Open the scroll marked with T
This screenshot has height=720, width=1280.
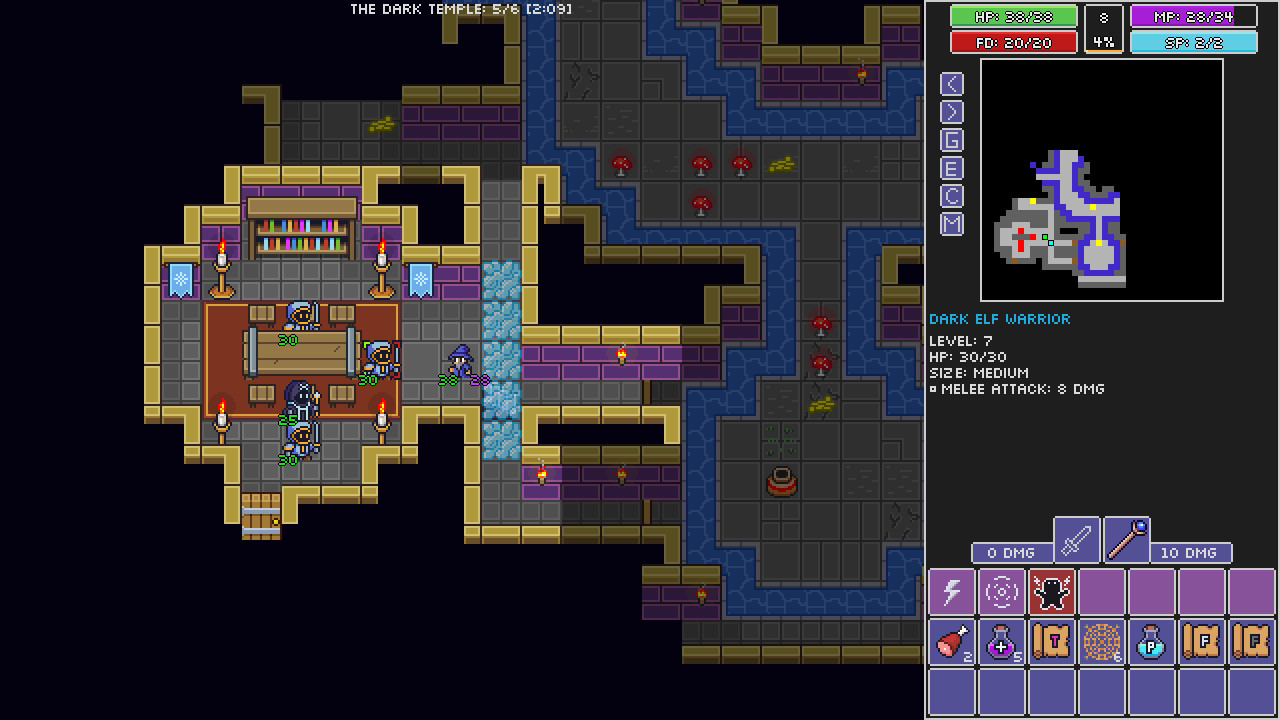1050,642
